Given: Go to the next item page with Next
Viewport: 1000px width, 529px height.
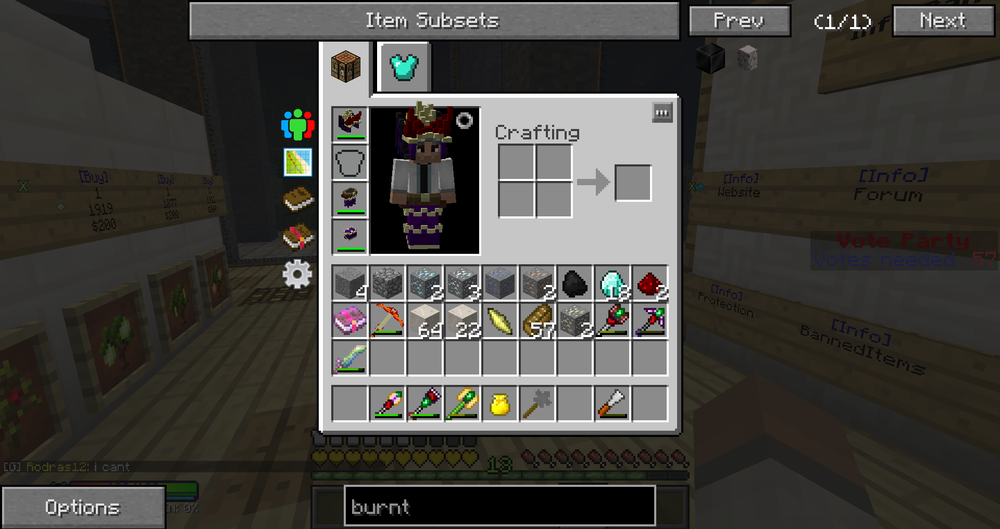Looking at the screenshot, I should (942, 20).
